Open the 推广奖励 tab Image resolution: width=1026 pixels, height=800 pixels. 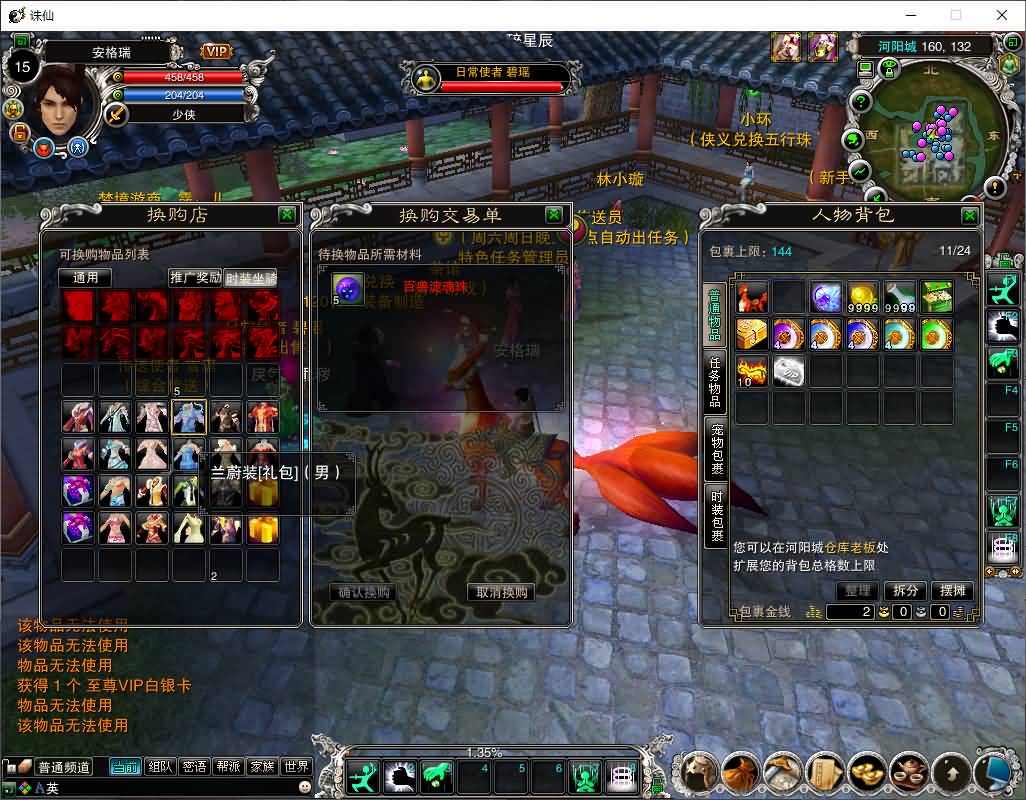coord(195,278)
